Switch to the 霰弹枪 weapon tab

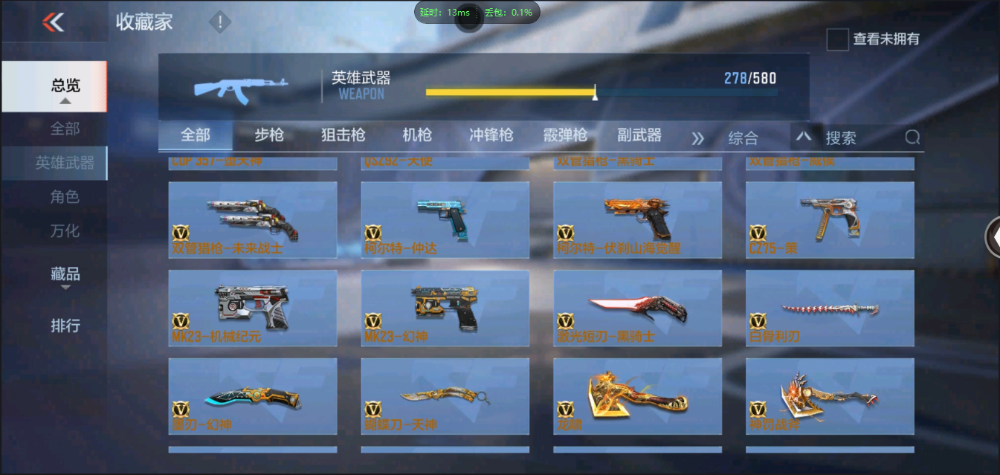tap(565, 136)
